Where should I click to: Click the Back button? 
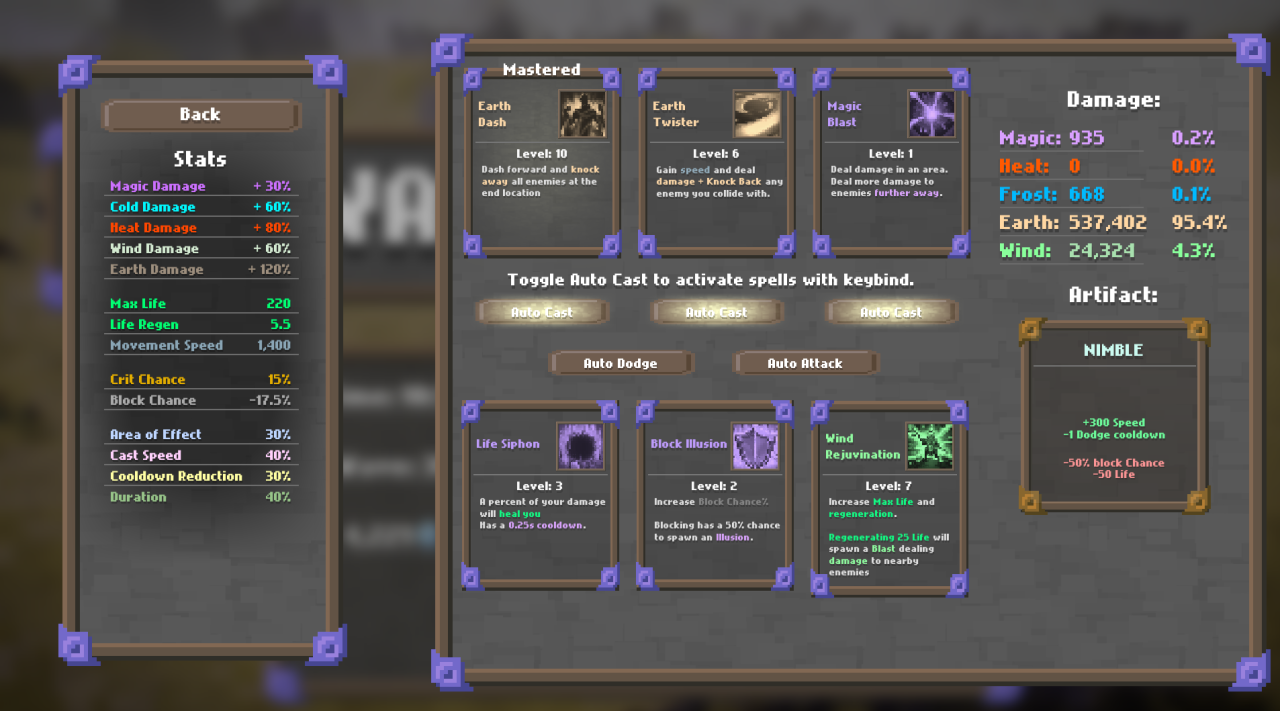[x=200, y=115]
